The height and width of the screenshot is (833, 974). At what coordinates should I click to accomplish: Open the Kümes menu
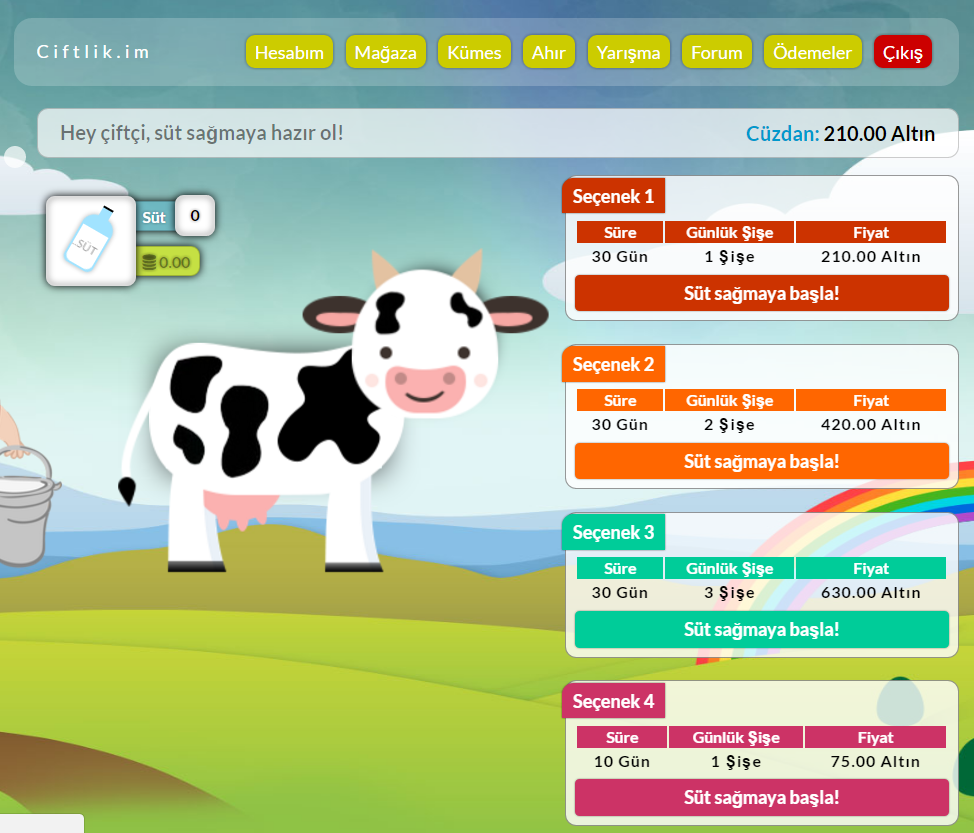(x=475, y=53)
